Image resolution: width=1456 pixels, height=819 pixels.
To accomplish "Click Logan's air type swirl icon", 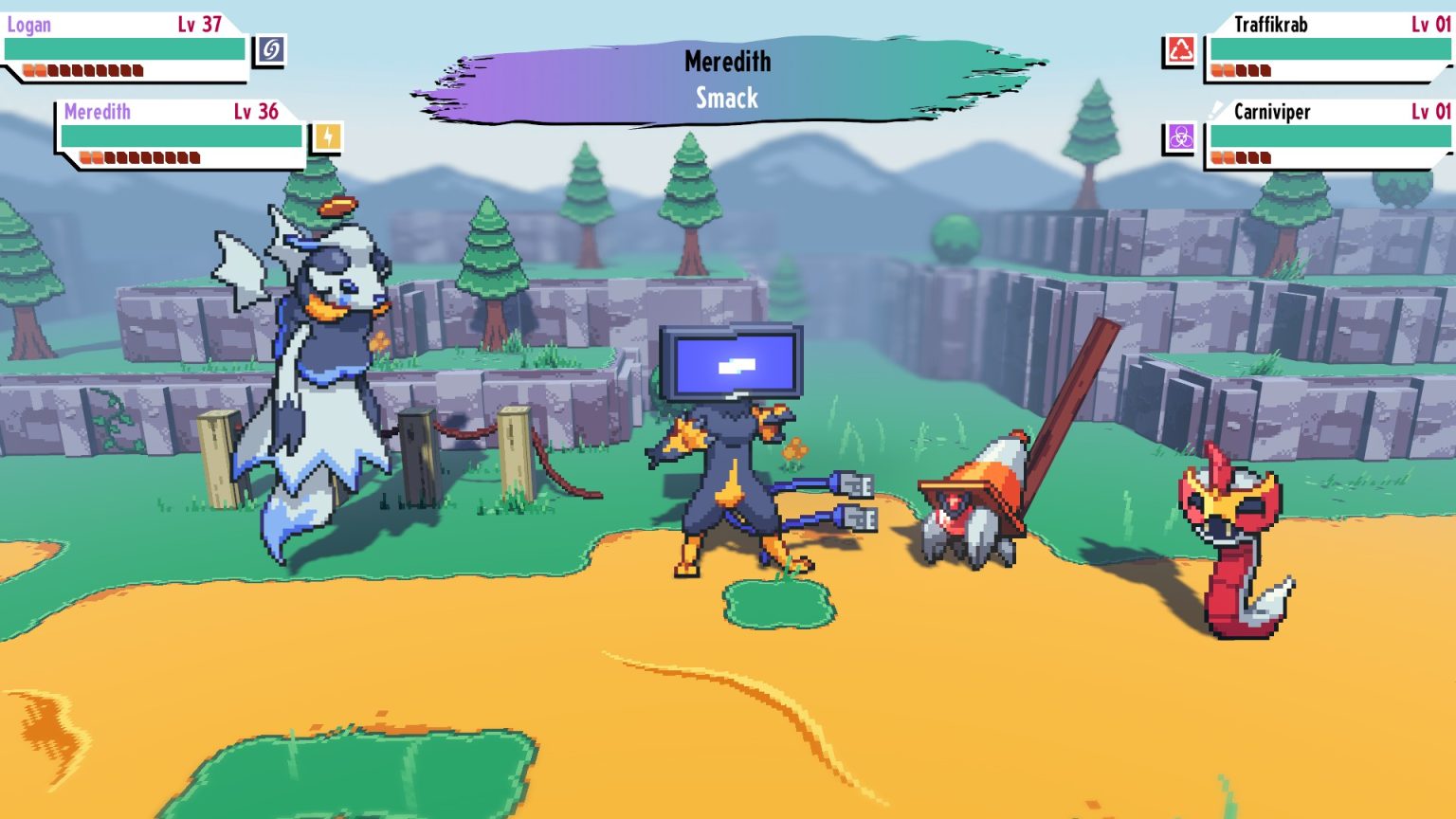I will point(270,50).
